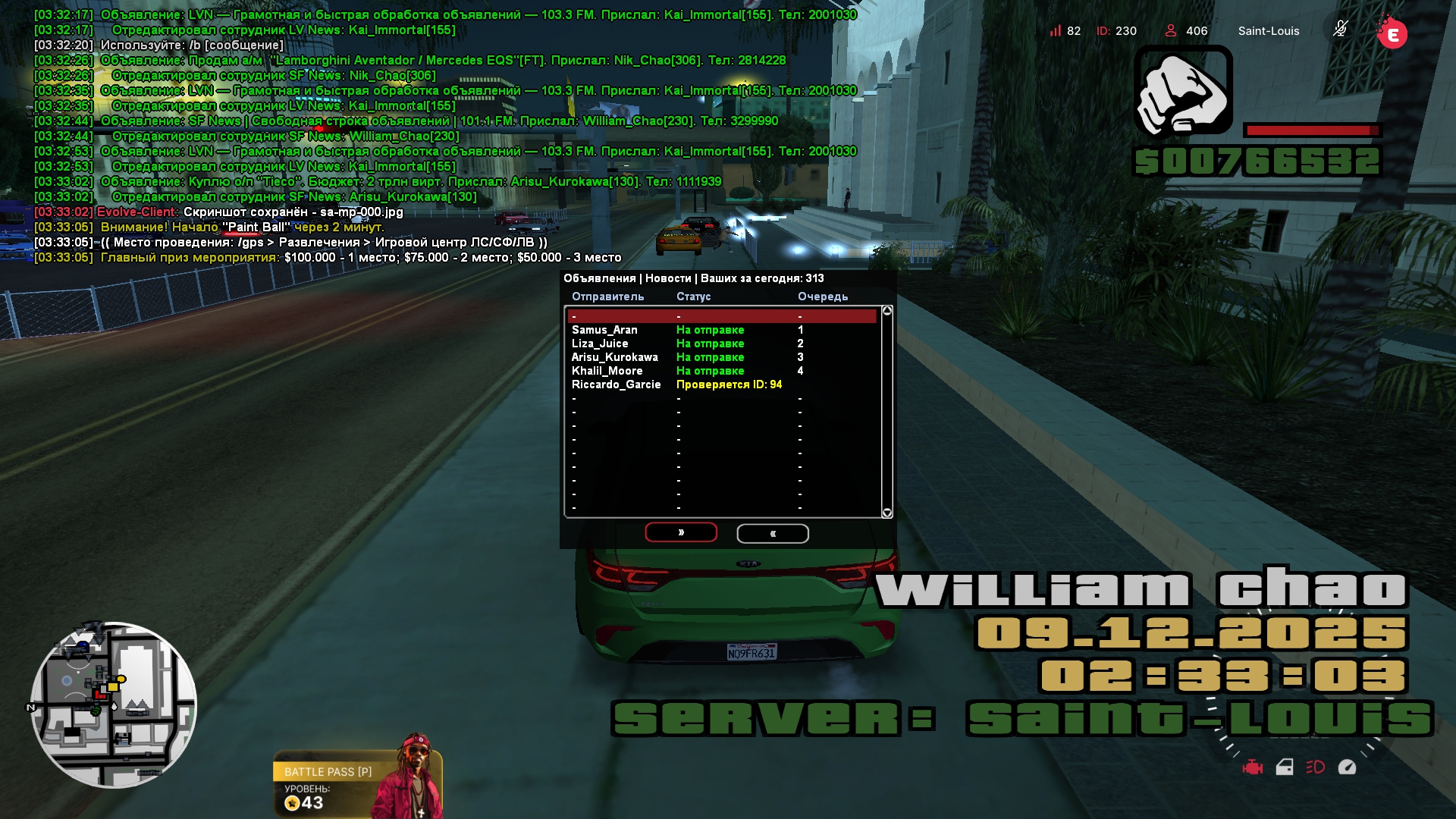Pick Arisu_Kurokawa in the announcement list

[x=722, y=357]
